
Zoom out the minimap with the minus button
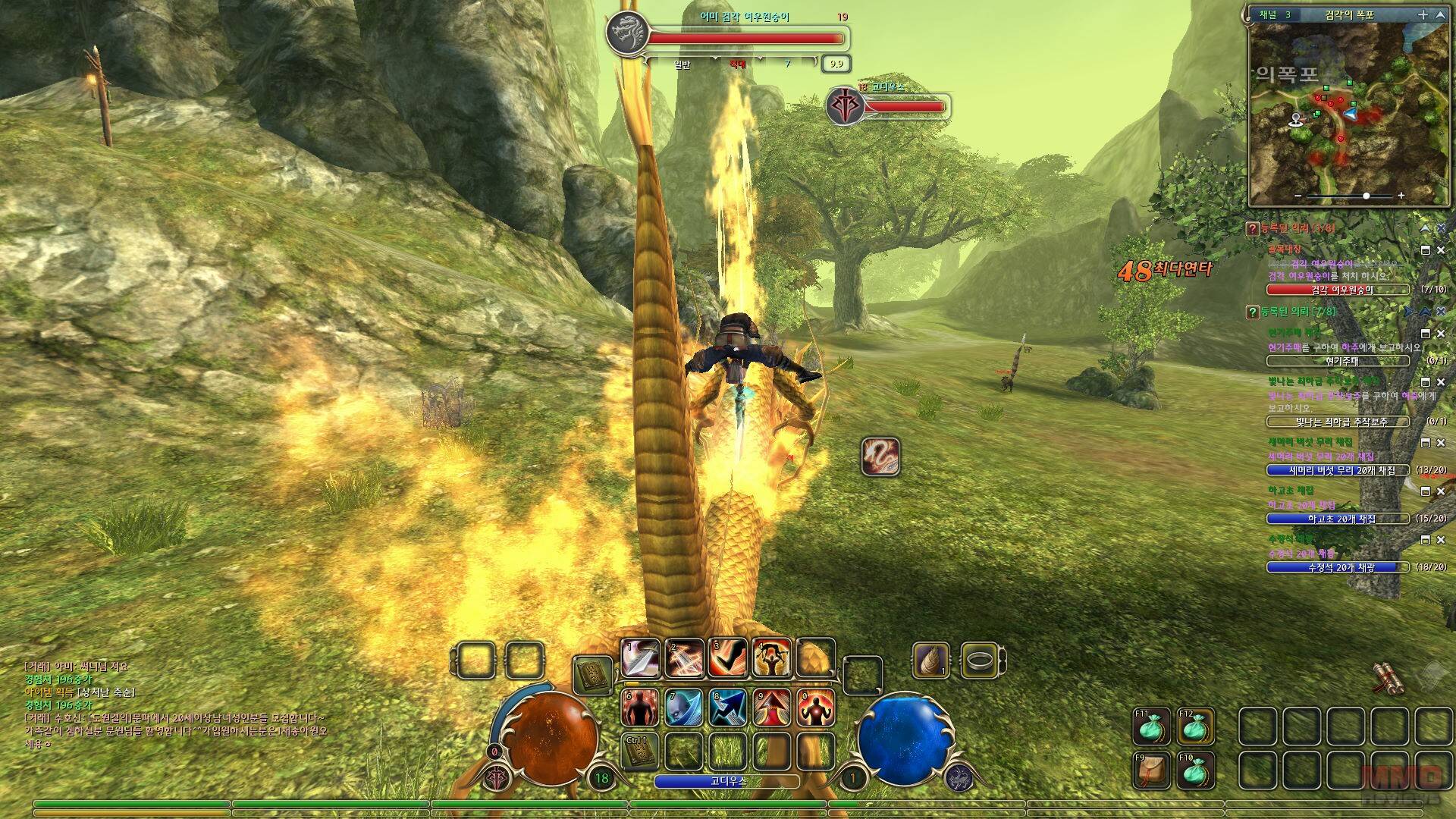pyautogui.click(x=1298, y=196)
